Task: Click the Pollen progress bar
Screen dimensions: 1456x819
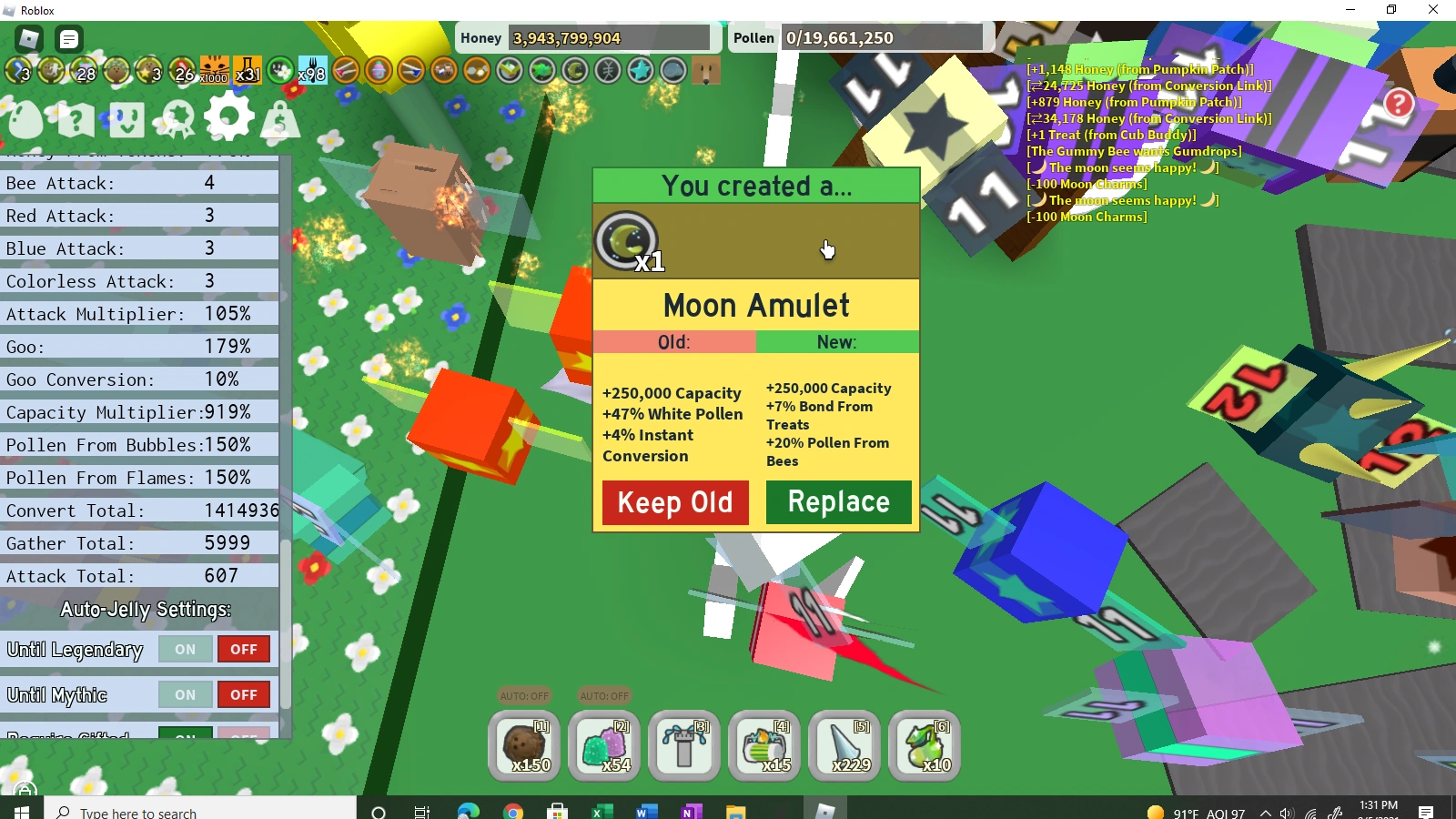Action: (883, 37)
